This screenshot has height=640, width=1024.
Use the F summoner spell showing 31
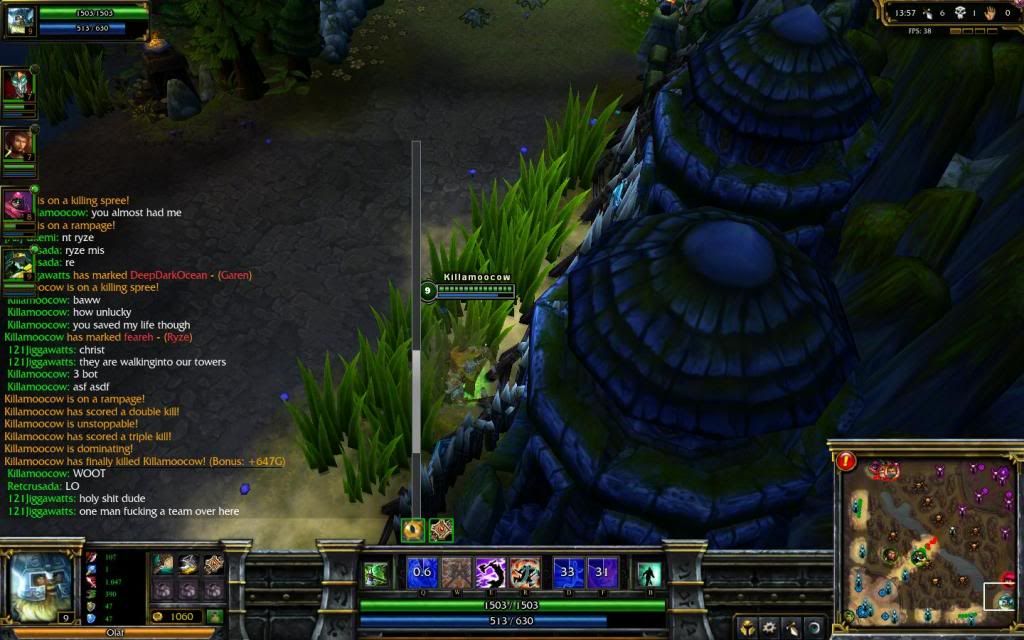click(603, 573)
